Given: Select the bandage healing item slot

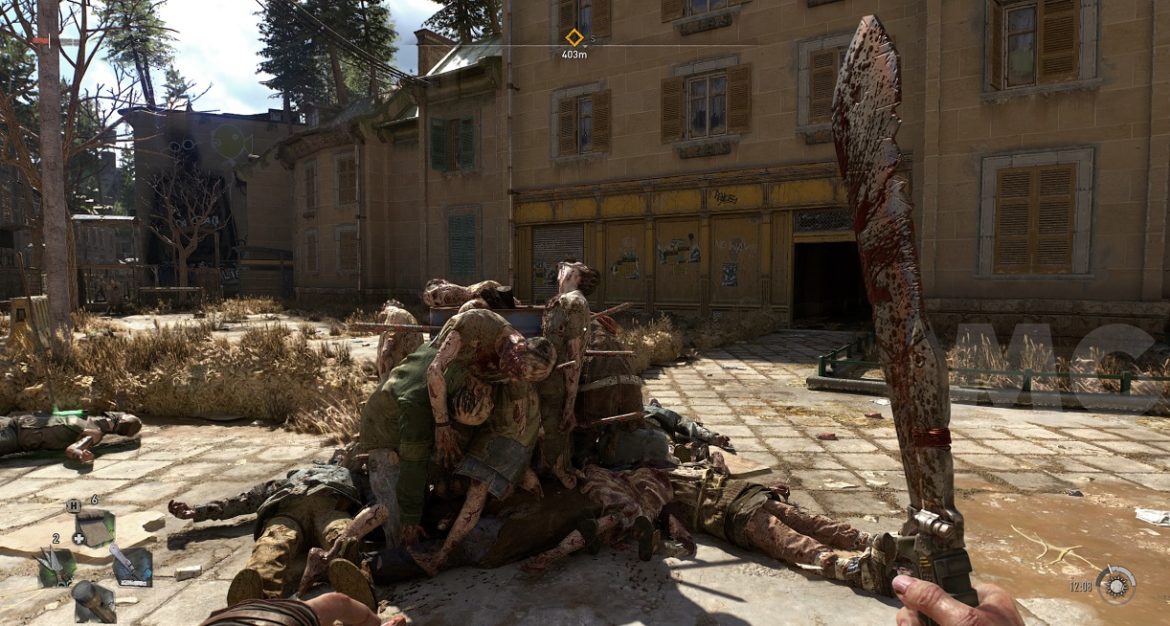Looking at the screenshot, I should point(94,527).
